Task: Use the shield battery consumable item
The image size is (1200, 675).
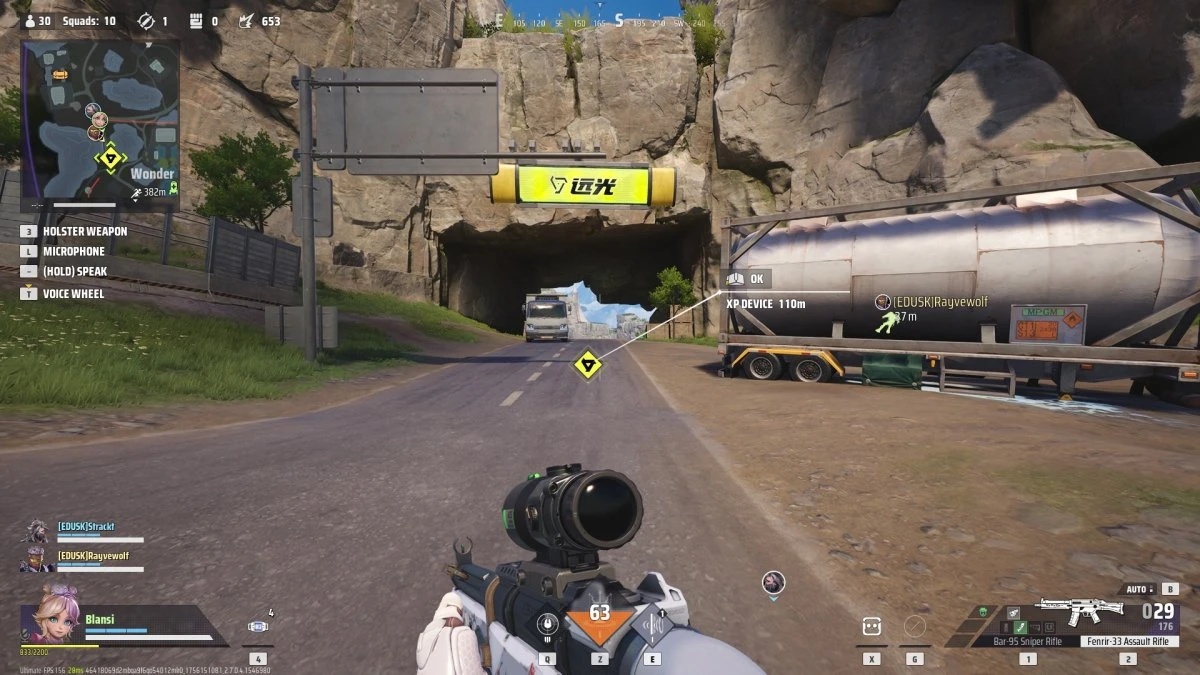Action: point(258,627)
